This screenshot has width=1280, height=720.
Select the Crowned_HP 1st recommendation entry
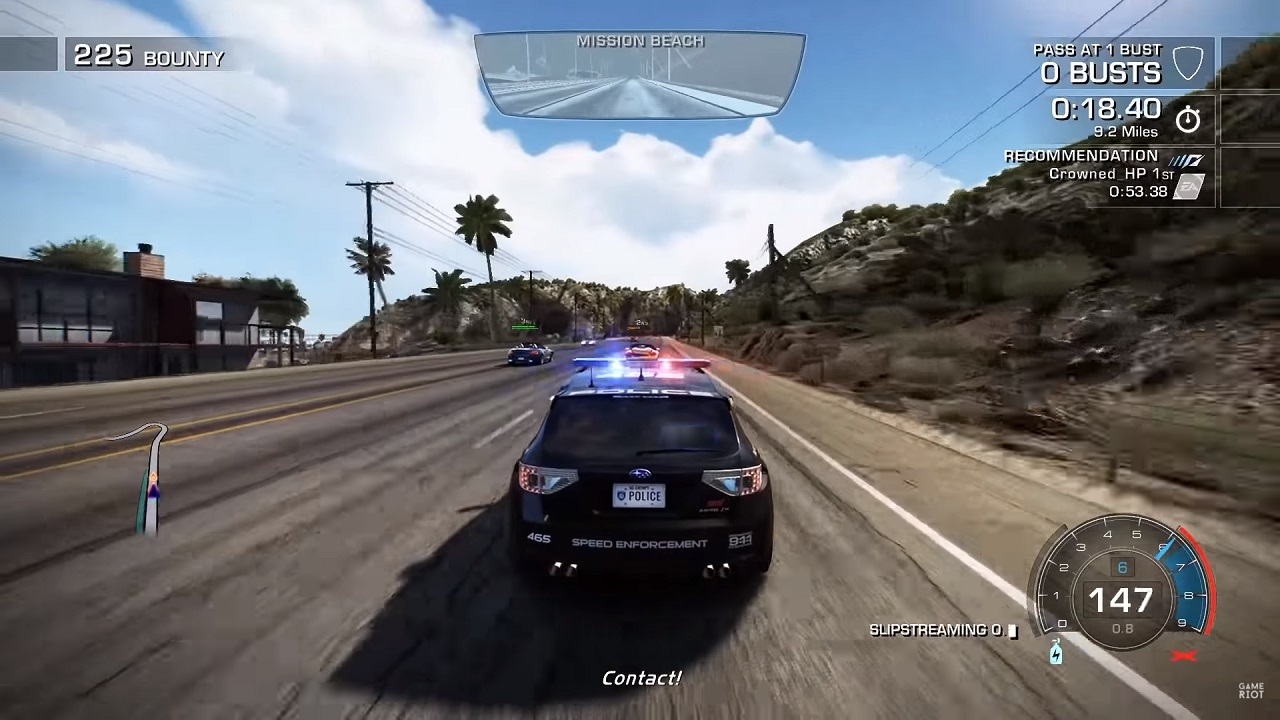[1106, 172]
